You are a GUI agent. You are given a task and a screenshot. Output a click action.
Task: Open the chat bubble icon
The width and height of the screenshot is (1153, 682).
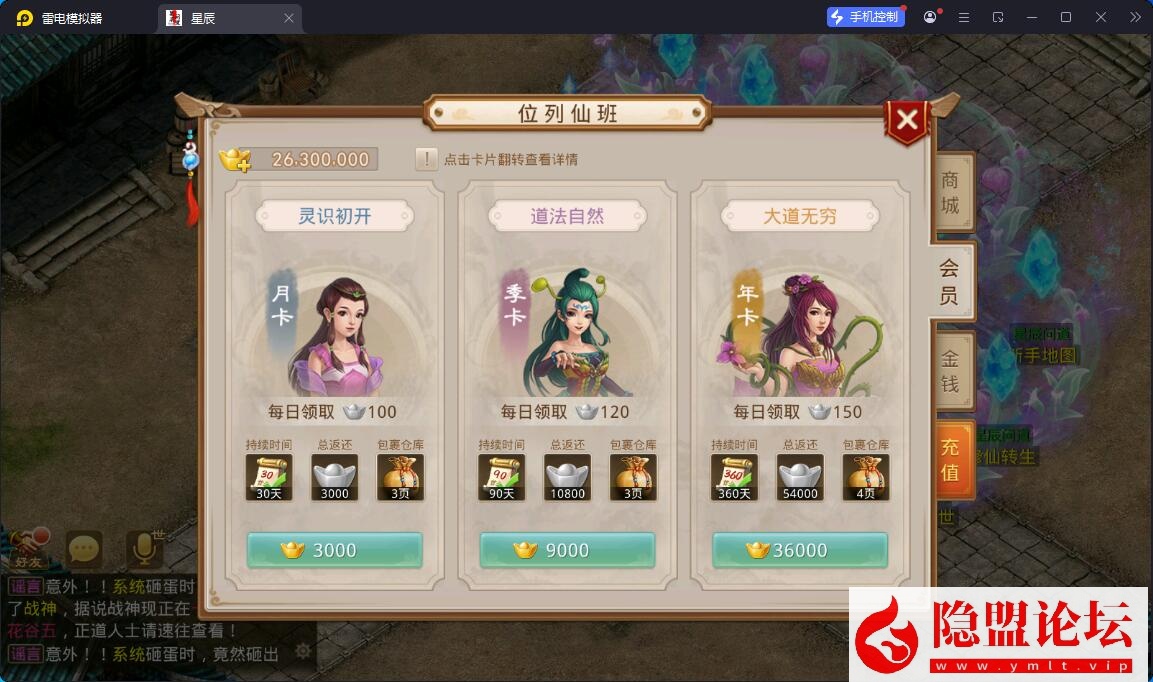(x=84, y=548)
